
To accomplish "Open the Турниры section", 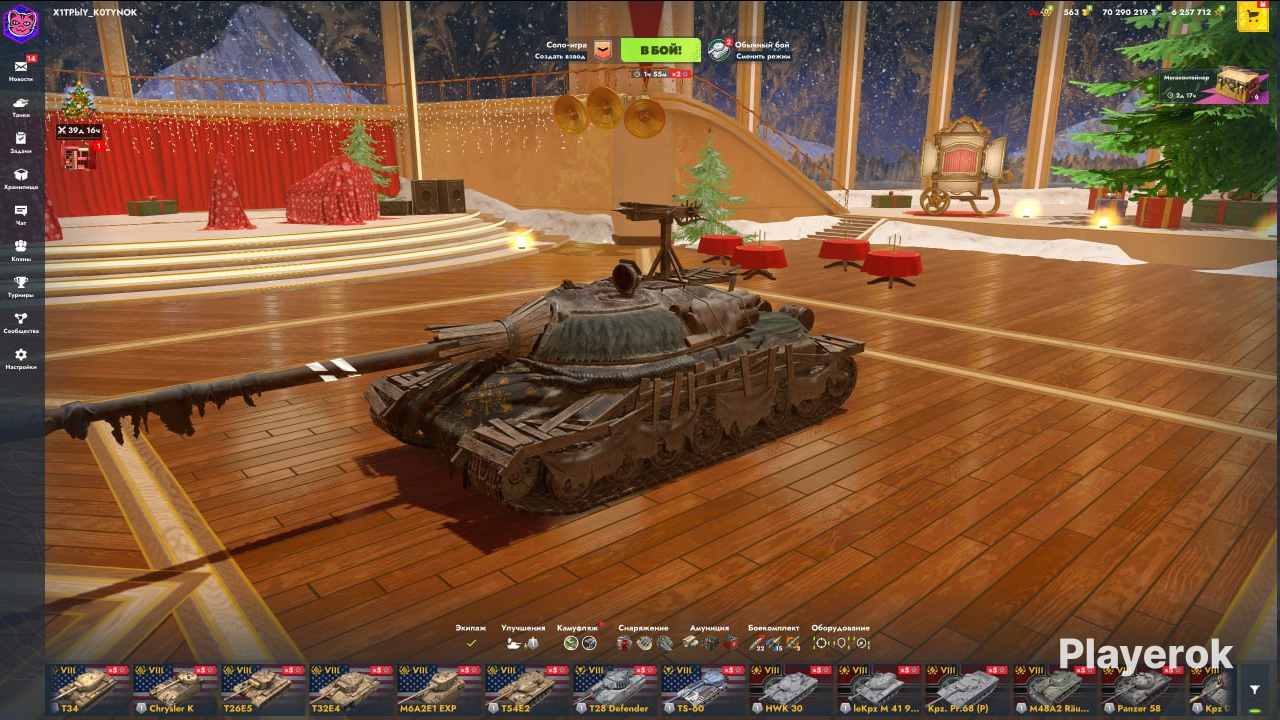I will point(21,285).
